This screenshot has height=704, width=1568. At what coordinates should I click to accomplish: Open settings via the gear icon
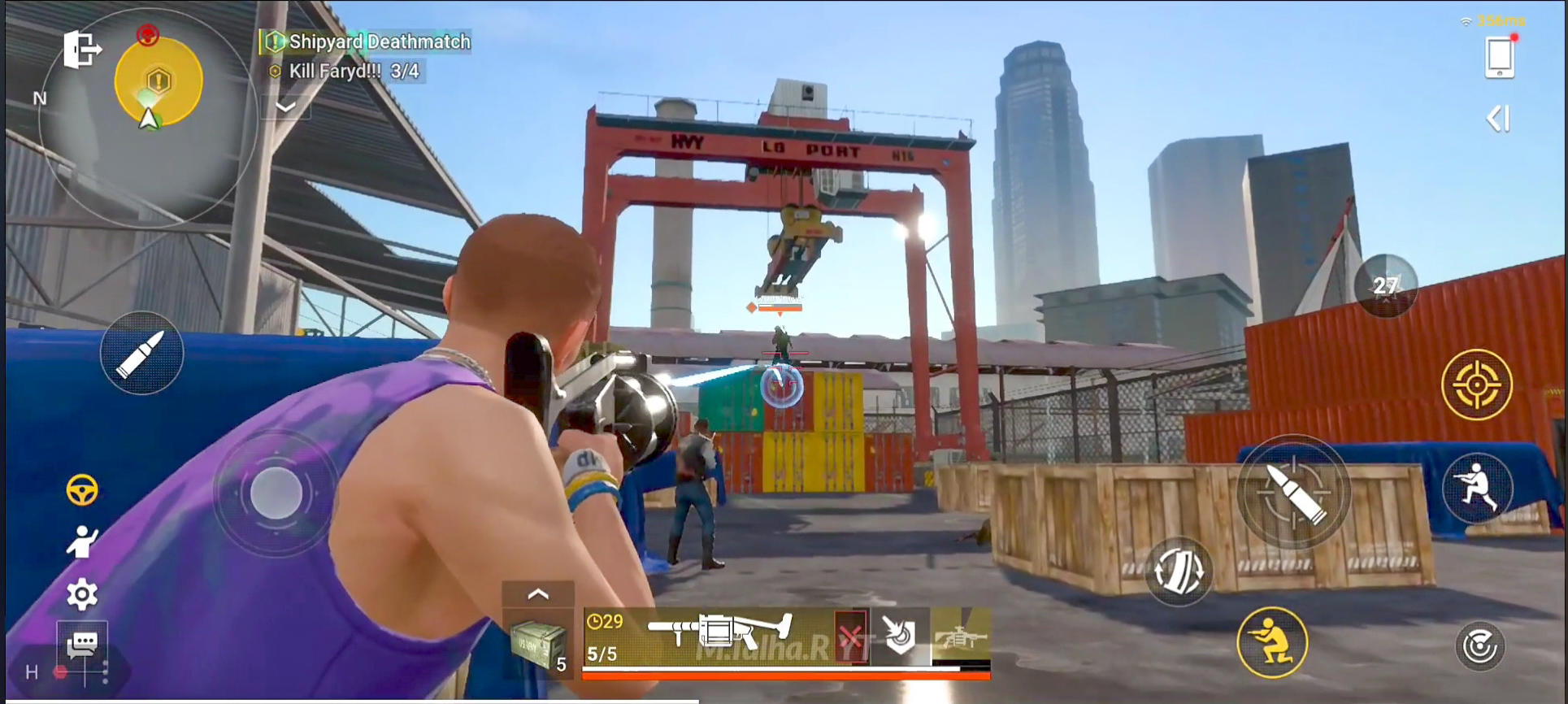(81, 593)
